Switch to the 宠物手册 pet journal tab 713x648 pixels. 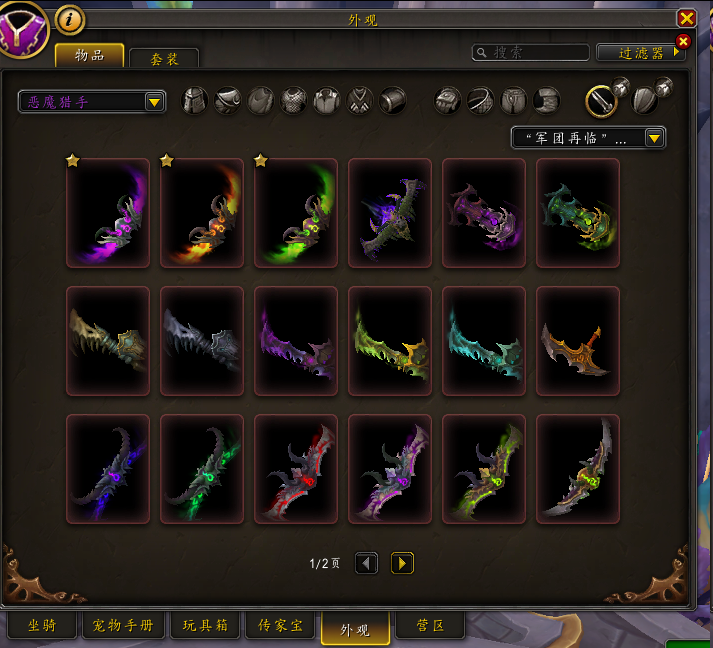[x=124, y=627]
